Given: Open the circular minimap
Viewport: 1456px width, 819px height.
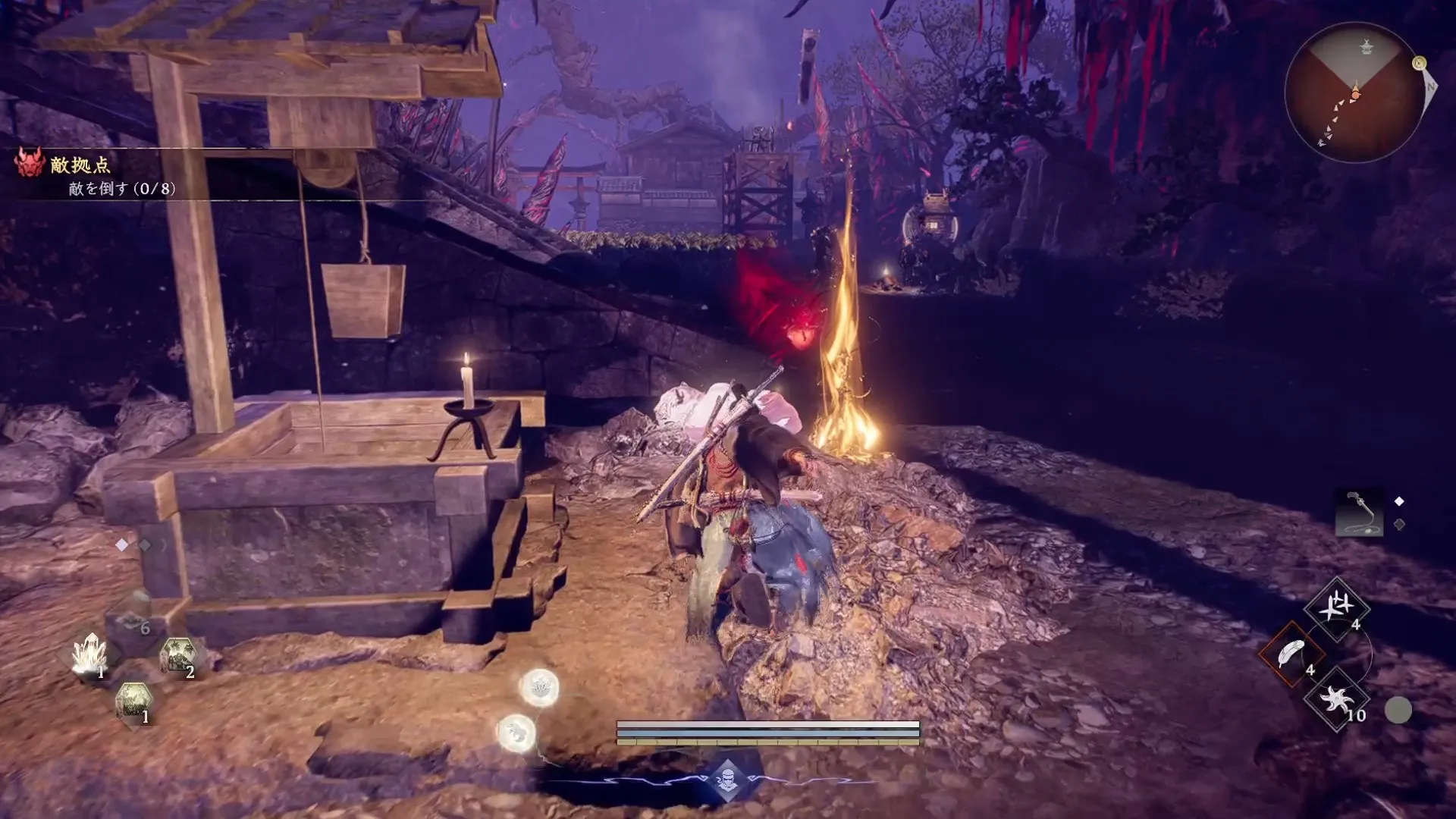Looking at the screenshot, I should coord(1354,93).
